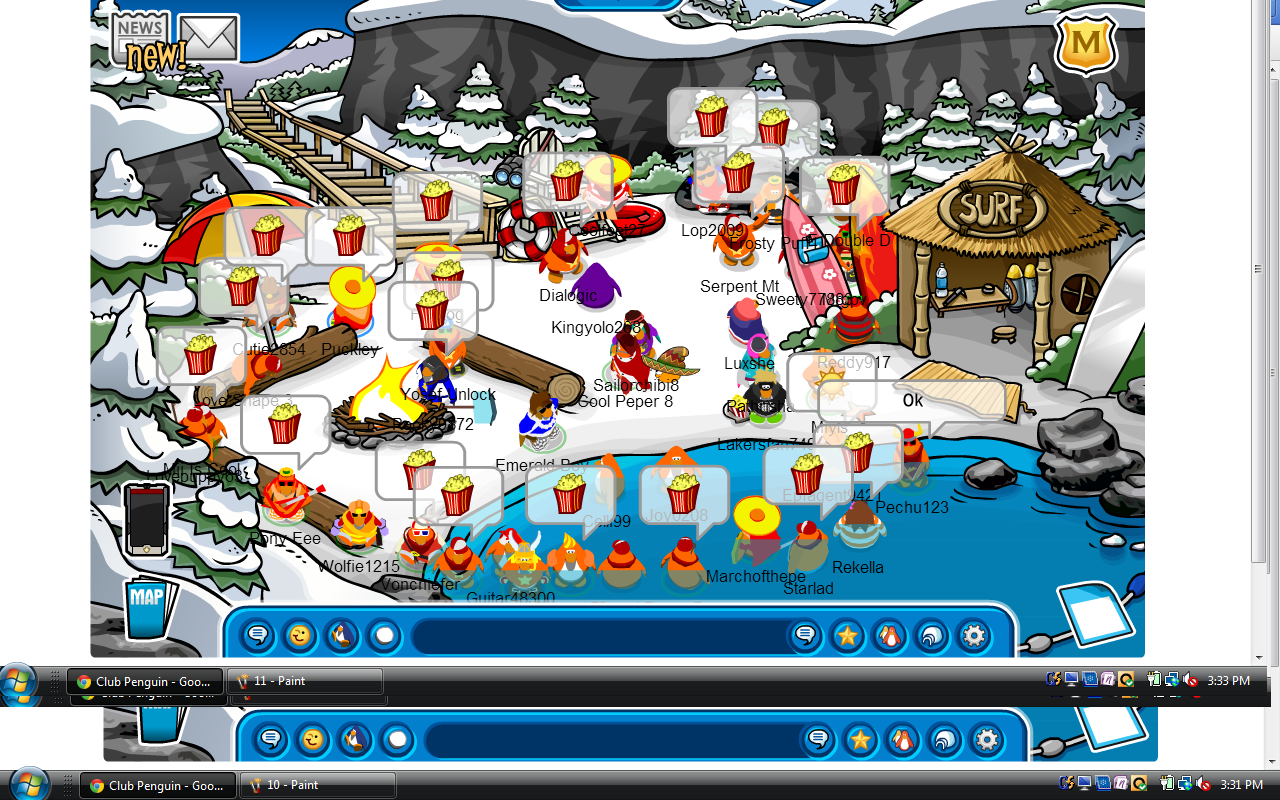This screenshot has width=1280, height=800.
Task: Open the Club Penguin news icon
Action: click(142, 36)
